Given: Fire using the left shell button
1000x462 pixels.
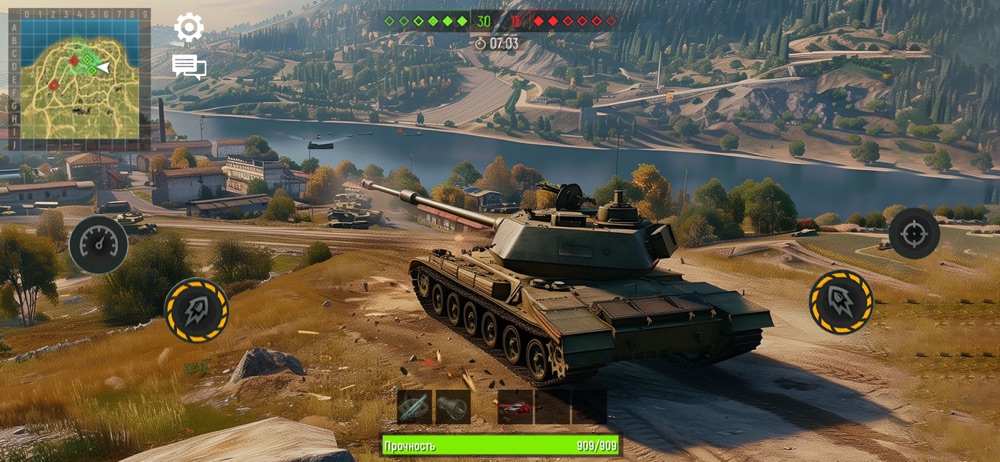Looking at the screenshot, I should (x=196, y=310).
